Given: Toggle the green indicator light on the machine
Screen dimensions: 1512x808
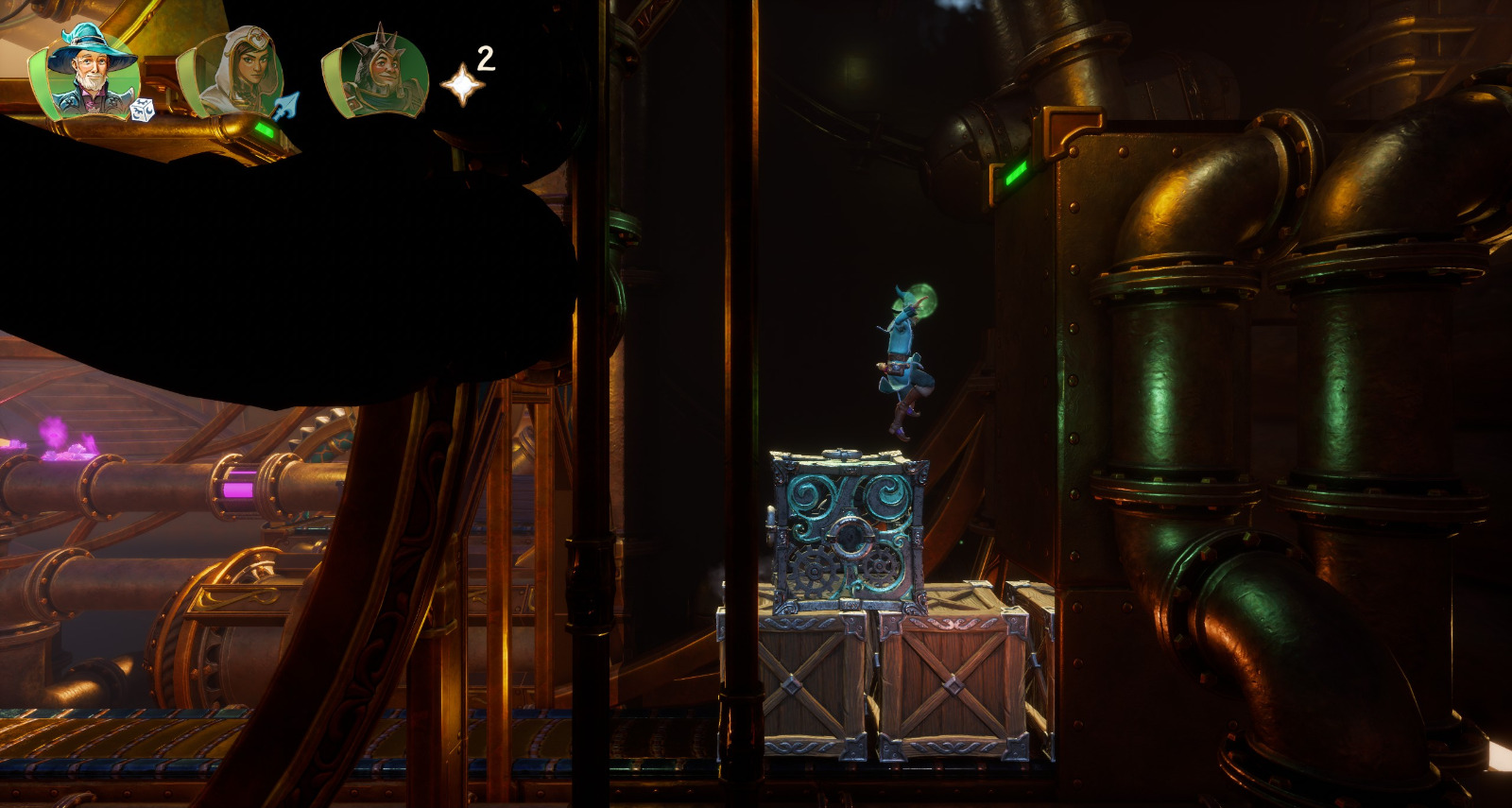Looking at the screenshot, I should 1018,174.
